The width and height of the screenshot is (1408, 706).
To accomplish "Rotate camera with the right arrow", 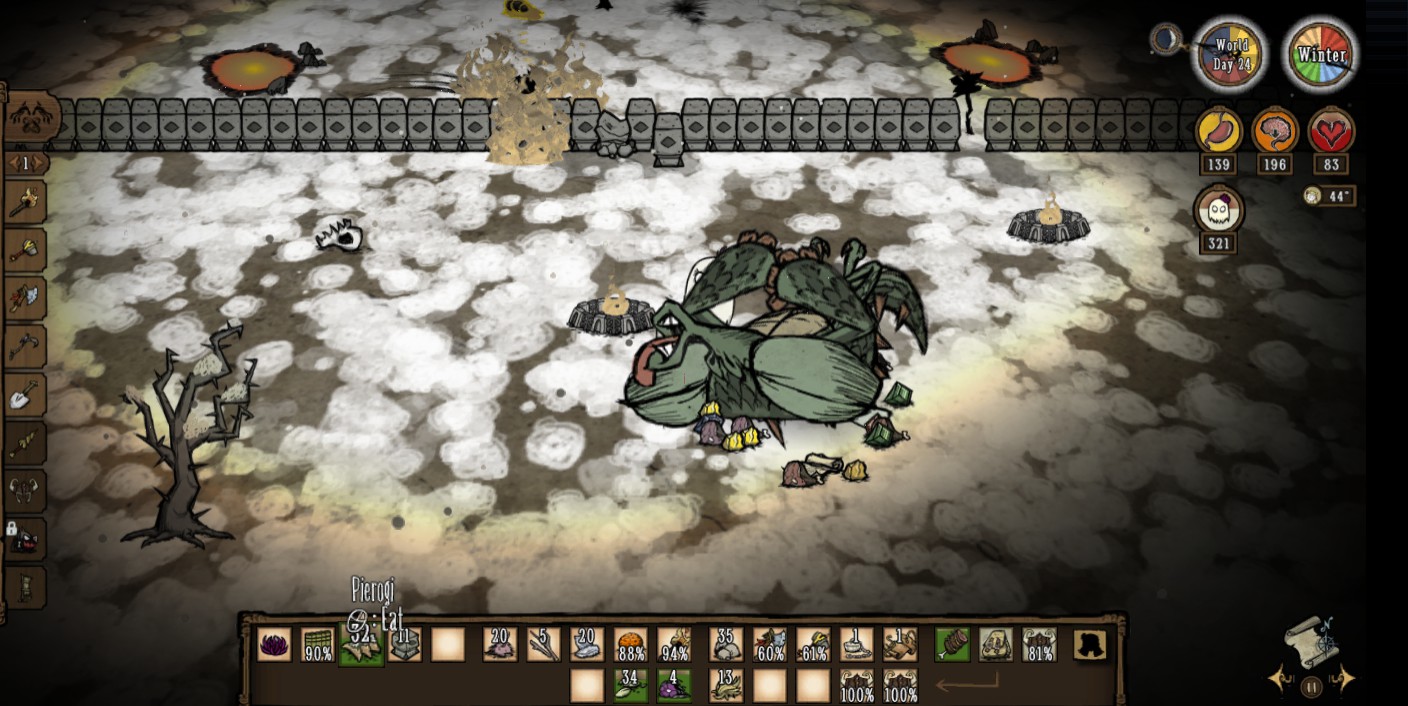I will (1345, 680).
